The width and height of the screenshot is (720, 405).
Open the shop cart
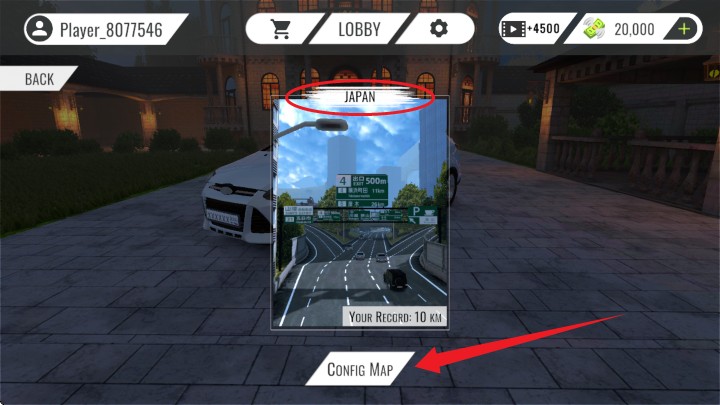tap(280, 28)
